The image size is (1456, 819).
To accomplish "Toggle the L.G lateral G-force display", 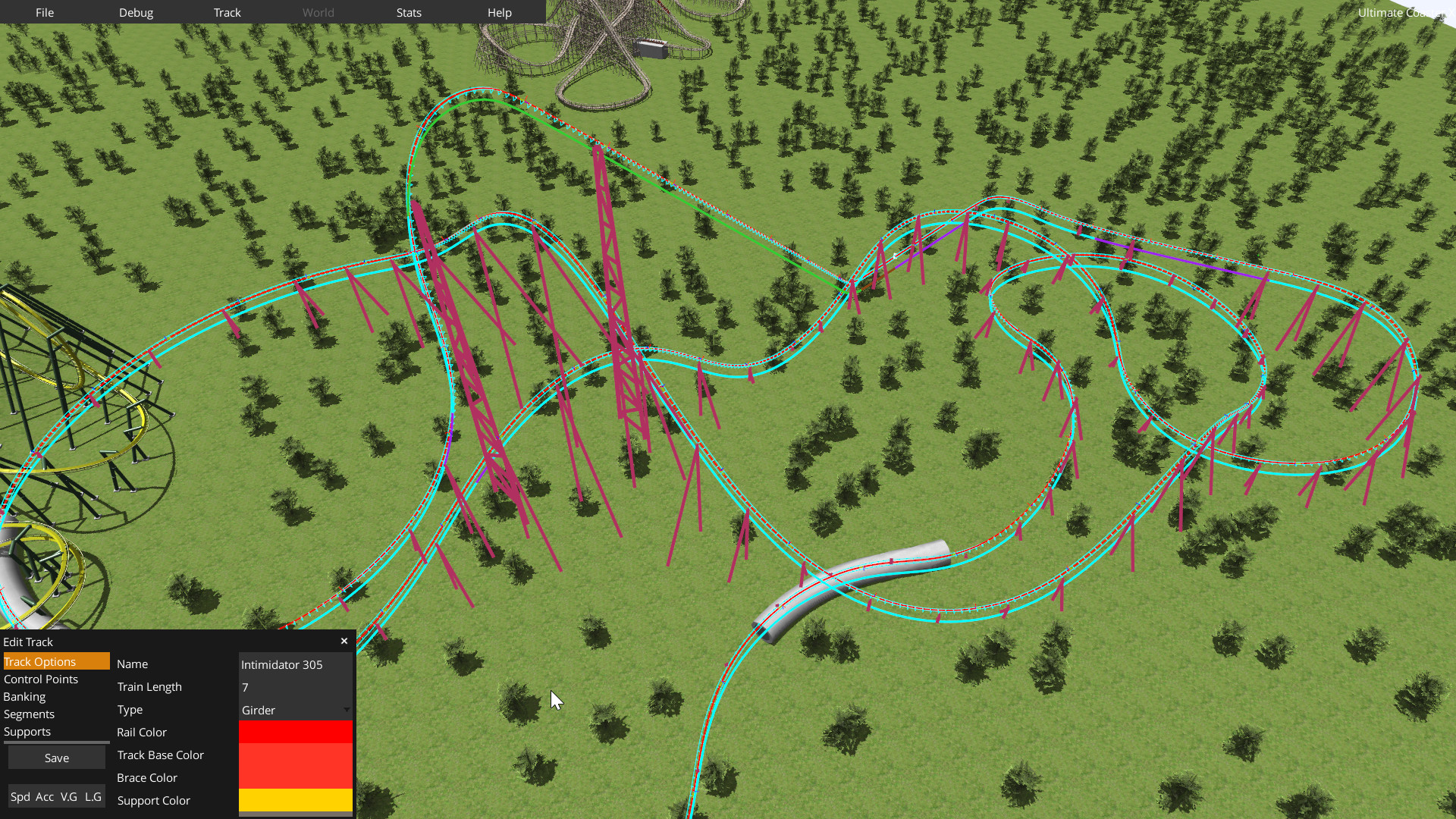I will (94, 797).
